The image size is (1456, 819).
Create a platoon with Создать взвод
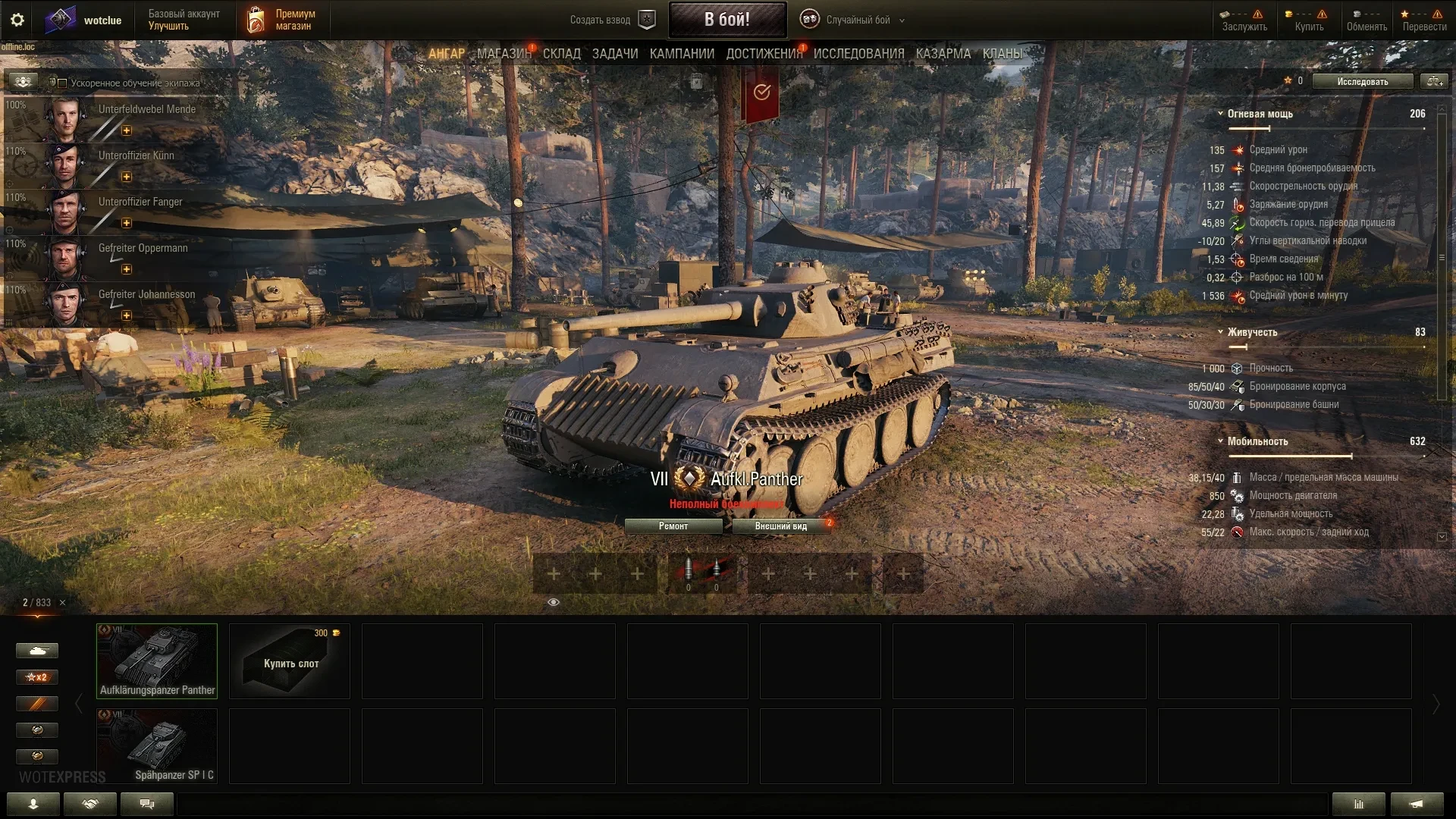coord(611,20)
